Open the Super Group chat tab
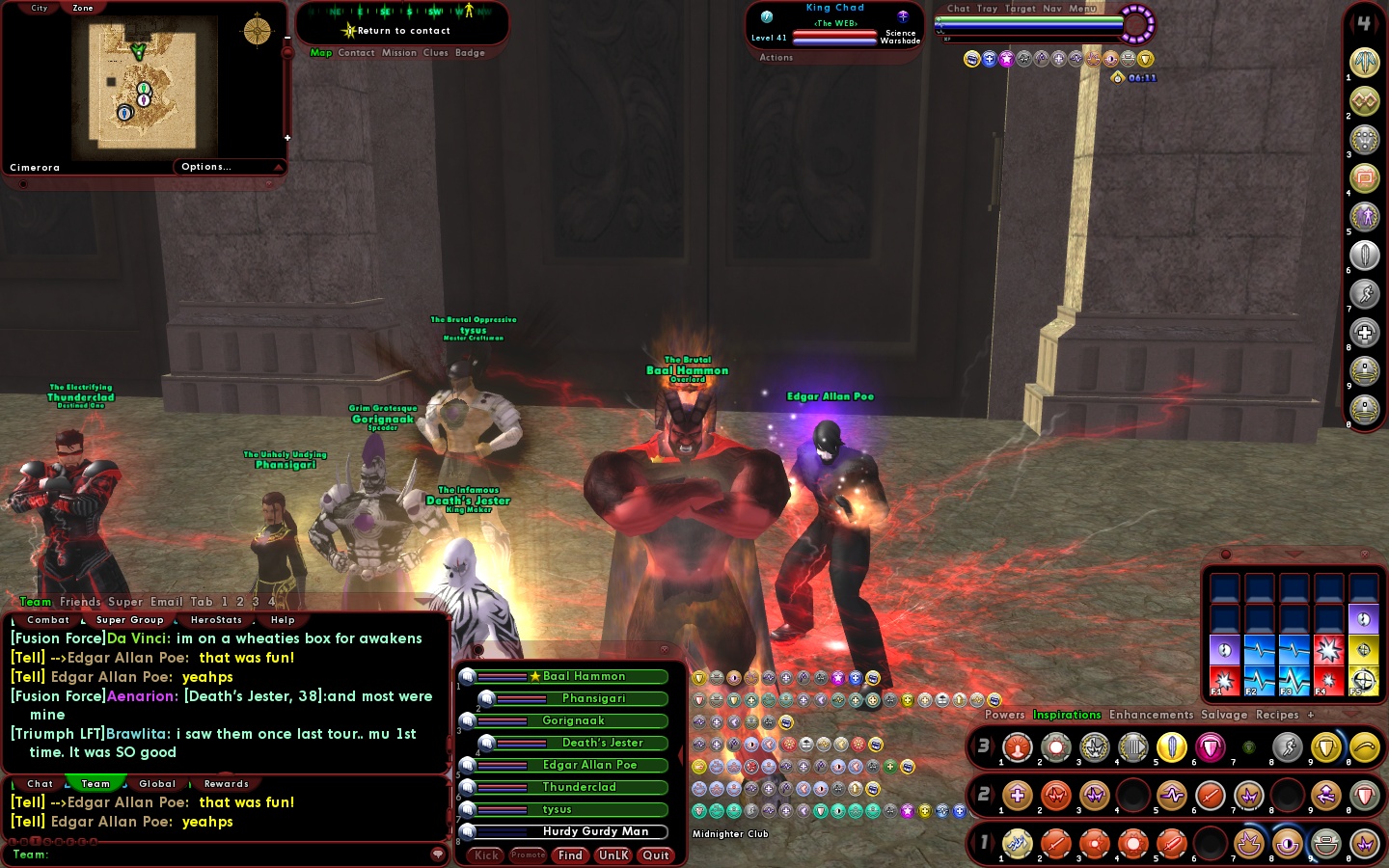This screenshot has height=868, width=1389. (x=130, y=620)
